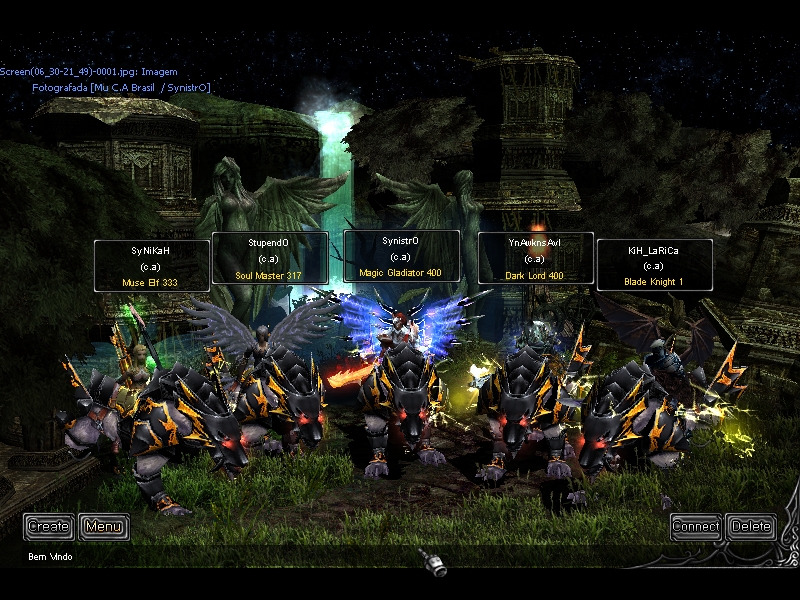Open the Menu button

104,526
